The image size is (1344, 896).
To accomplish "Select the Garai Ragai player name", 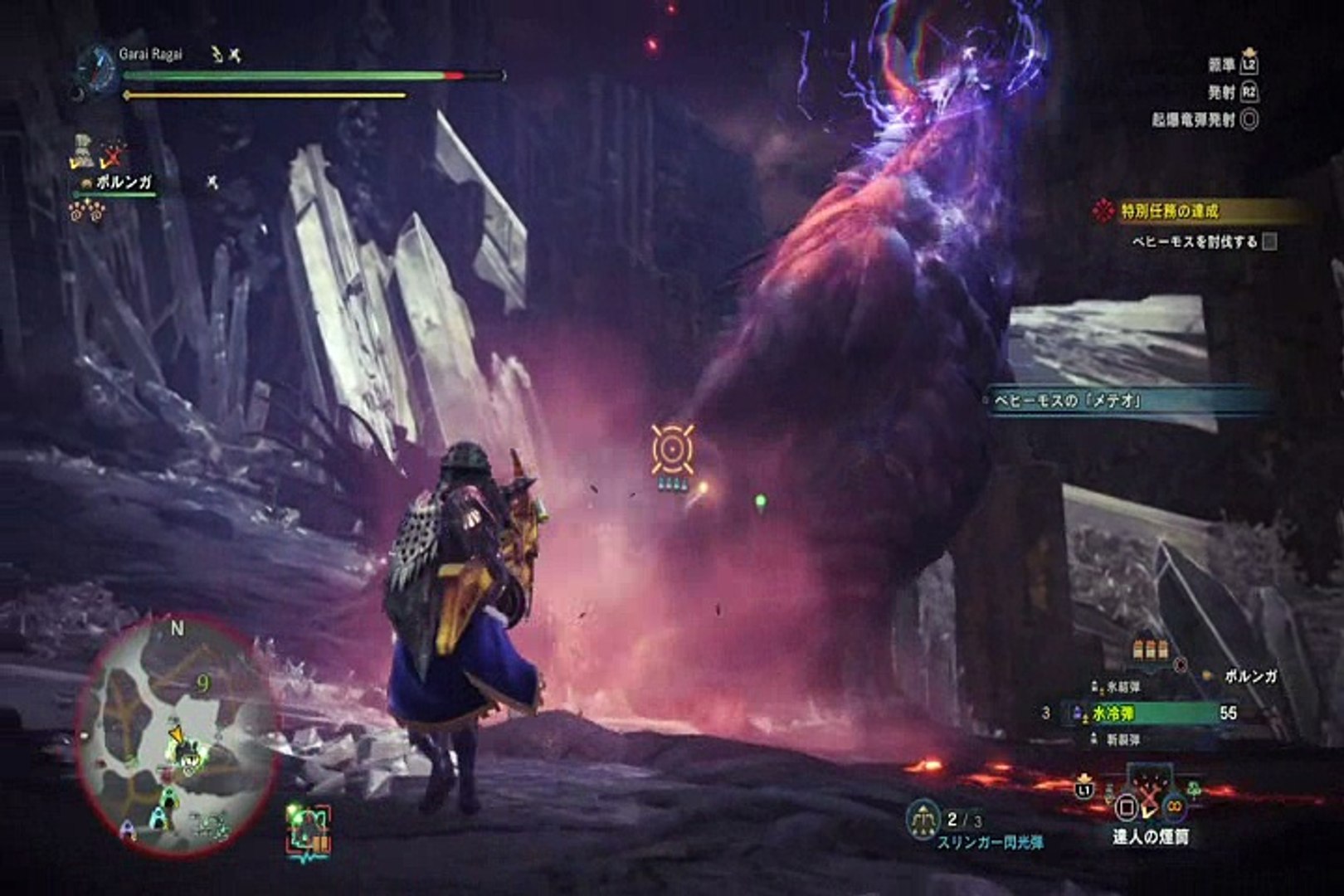I will pyautogui.click(x=150, y=55).
